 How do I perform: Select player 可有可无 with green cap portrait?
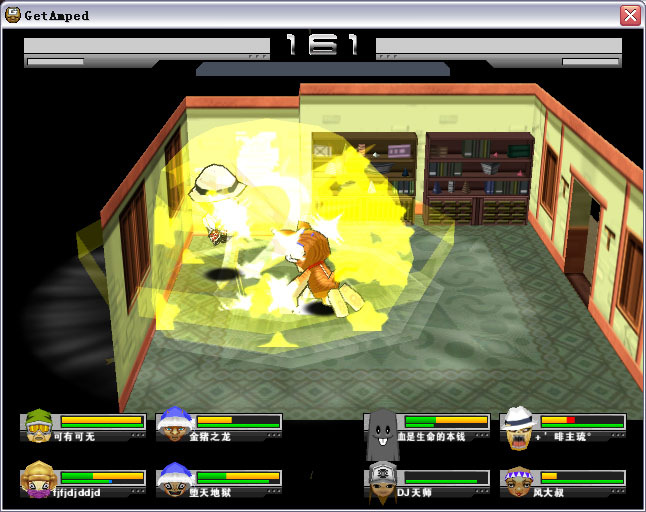(x=39, y=426)
